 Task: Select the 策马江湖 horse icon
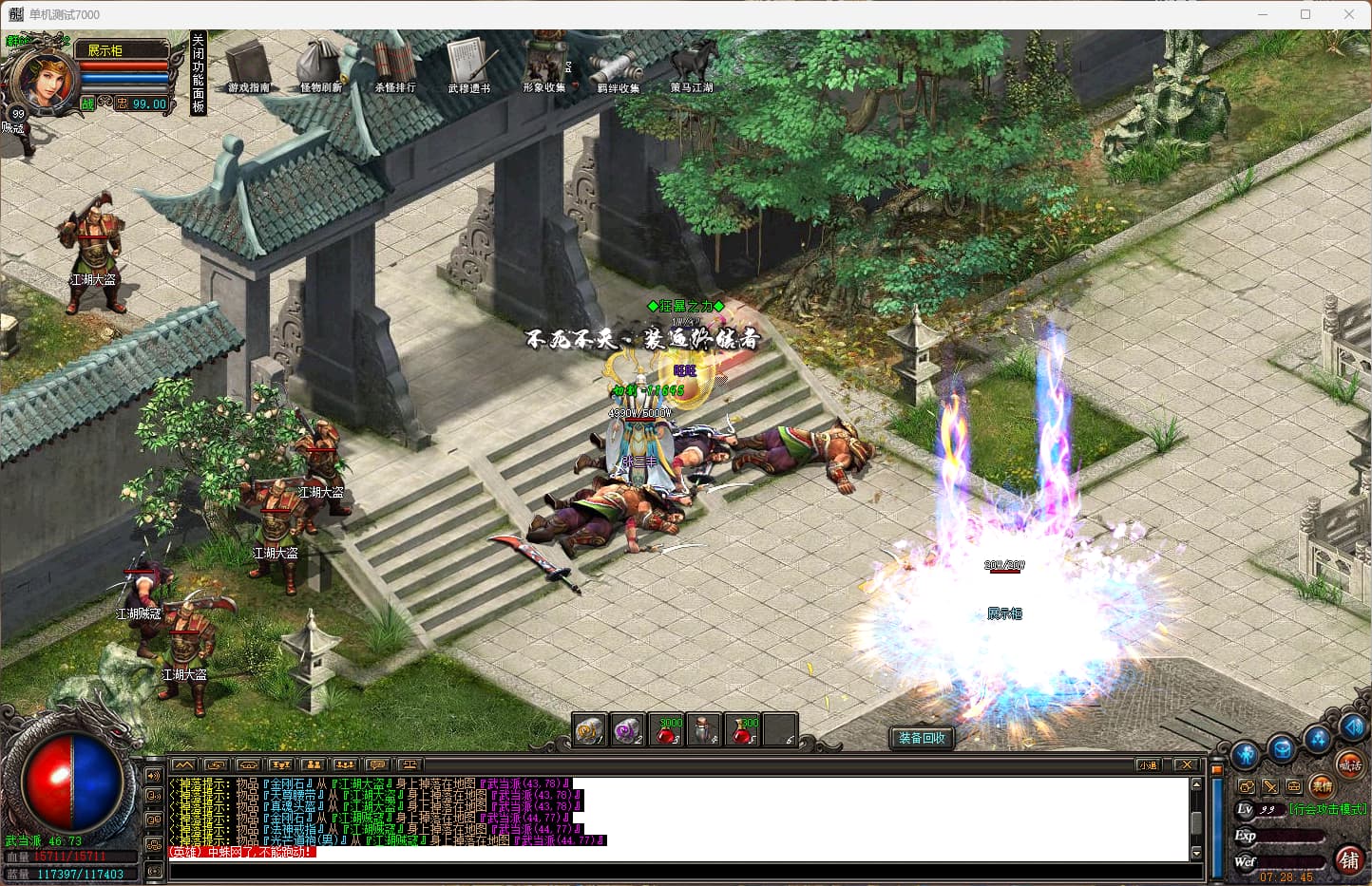point(692,66)
